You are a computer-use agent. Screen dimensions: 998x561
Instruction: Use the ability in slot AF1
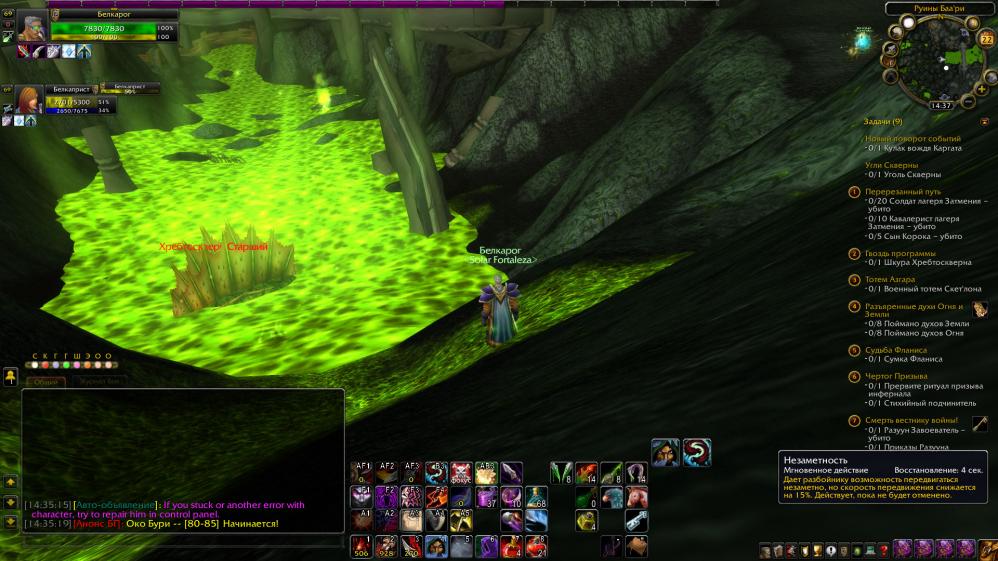(x=364, y=472)
